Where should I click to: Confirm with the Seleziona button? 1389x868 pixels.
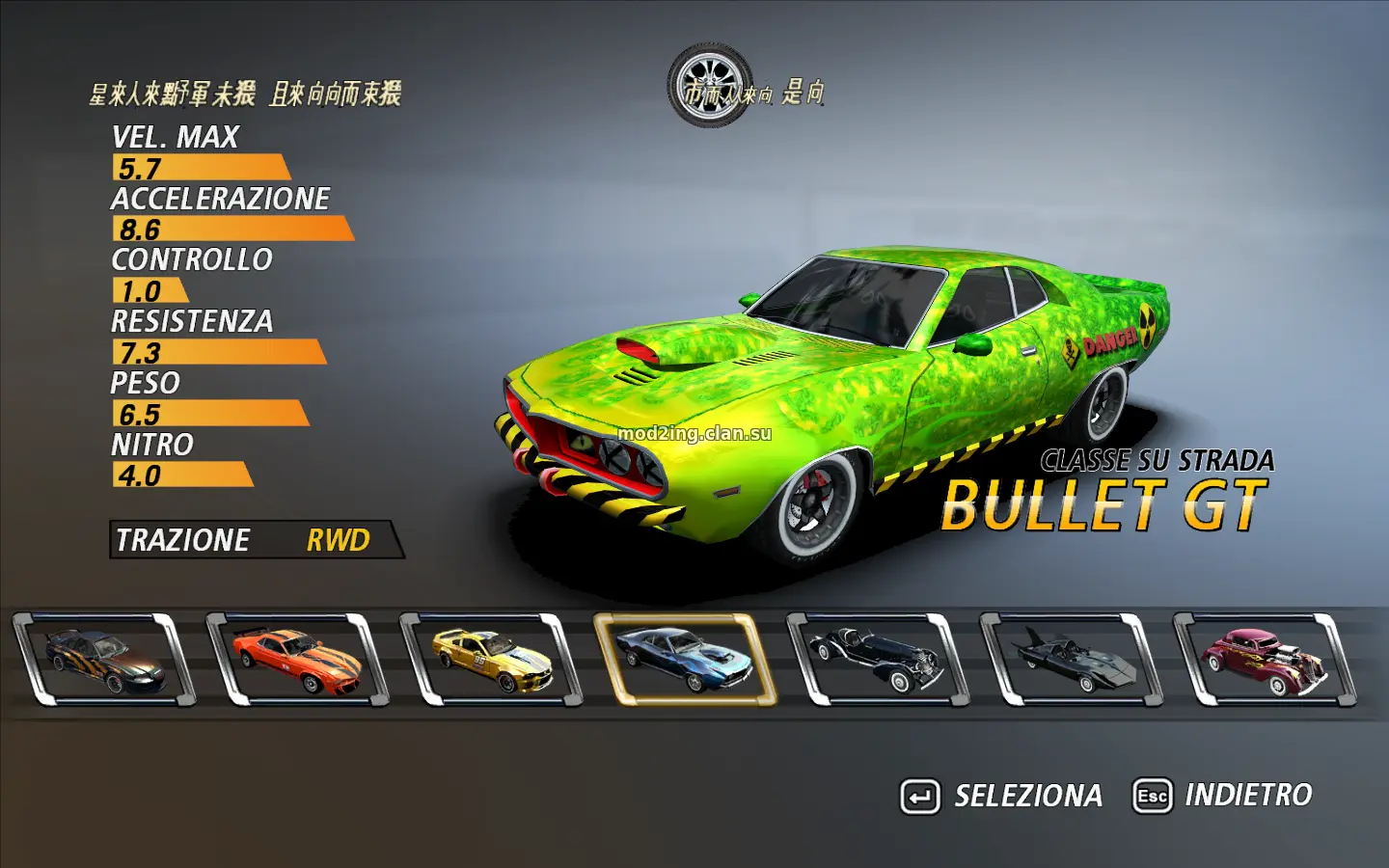coord(1002,796)
